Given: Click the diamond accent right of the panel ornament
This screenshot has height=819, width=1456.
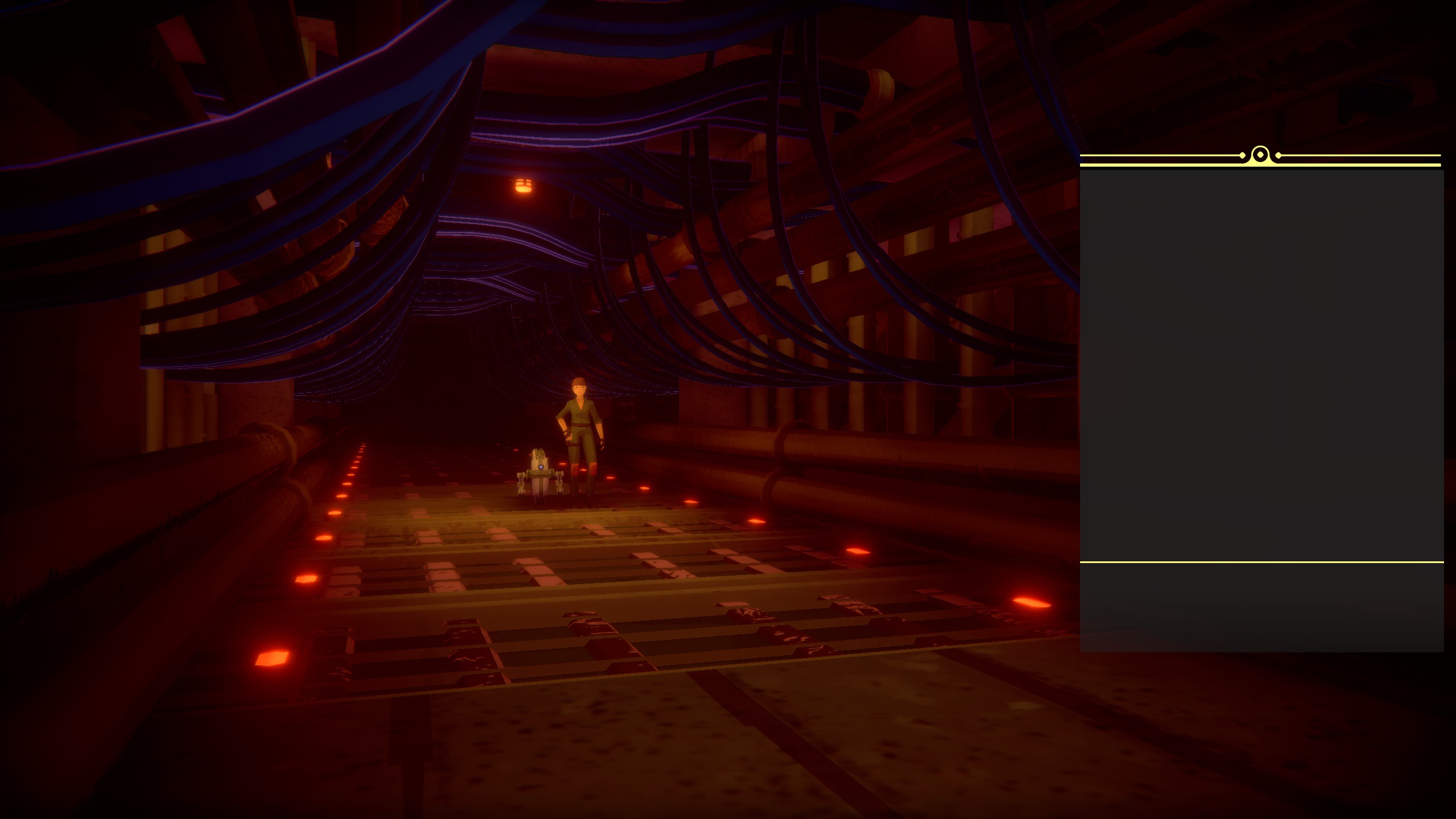Looking at the screenshot, I should point(1279,155).
